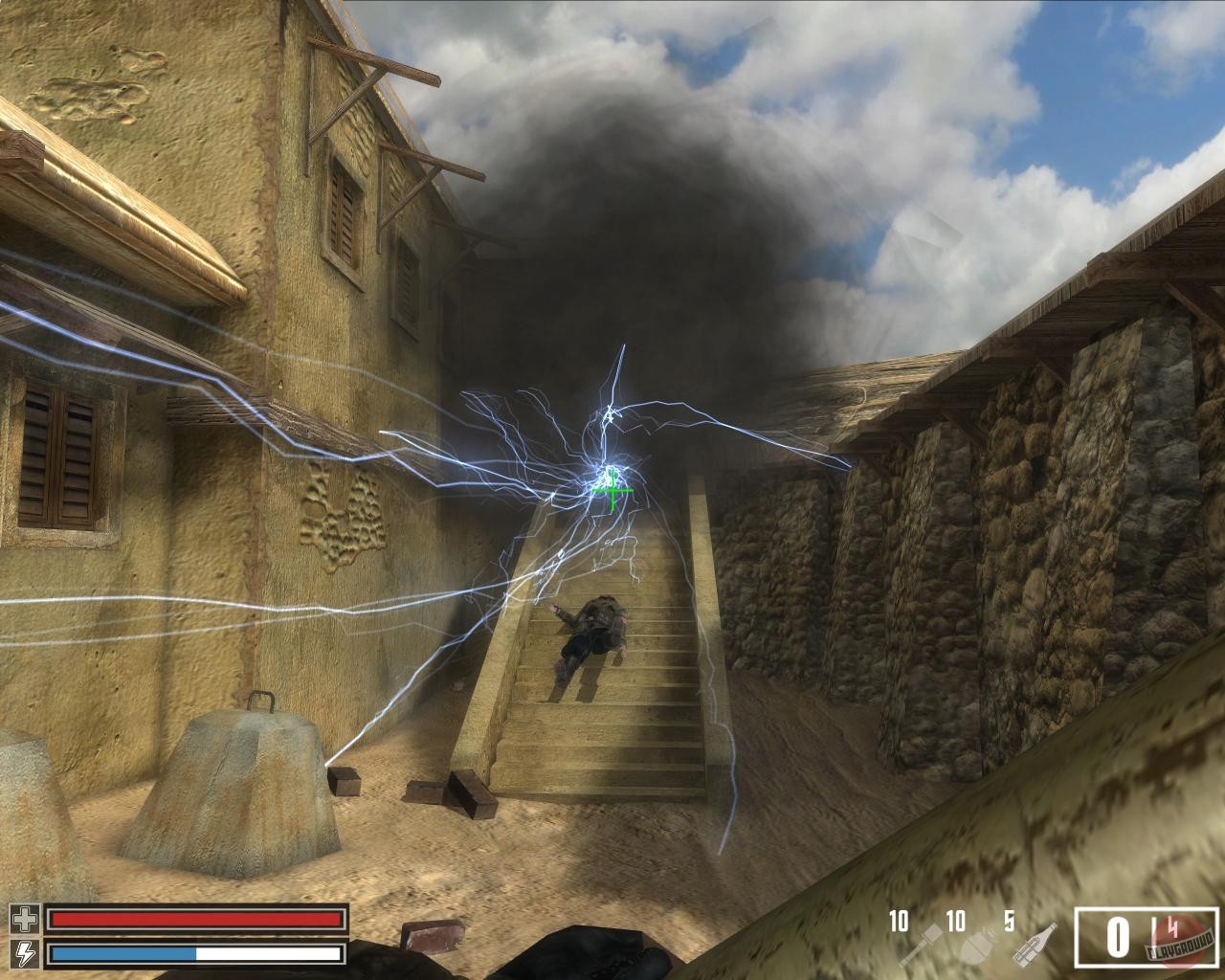The width and height of the screenshot is (1225, 980).
Task: Click the Molotov count label 5
Action: pyautogui.click(x=1009, y=920)
